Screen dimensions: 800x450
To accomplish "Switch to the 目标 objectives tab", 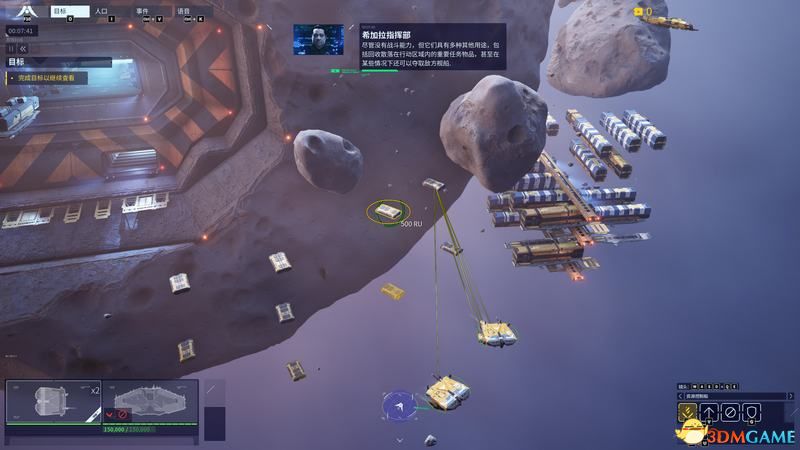I will pos(70,13).
